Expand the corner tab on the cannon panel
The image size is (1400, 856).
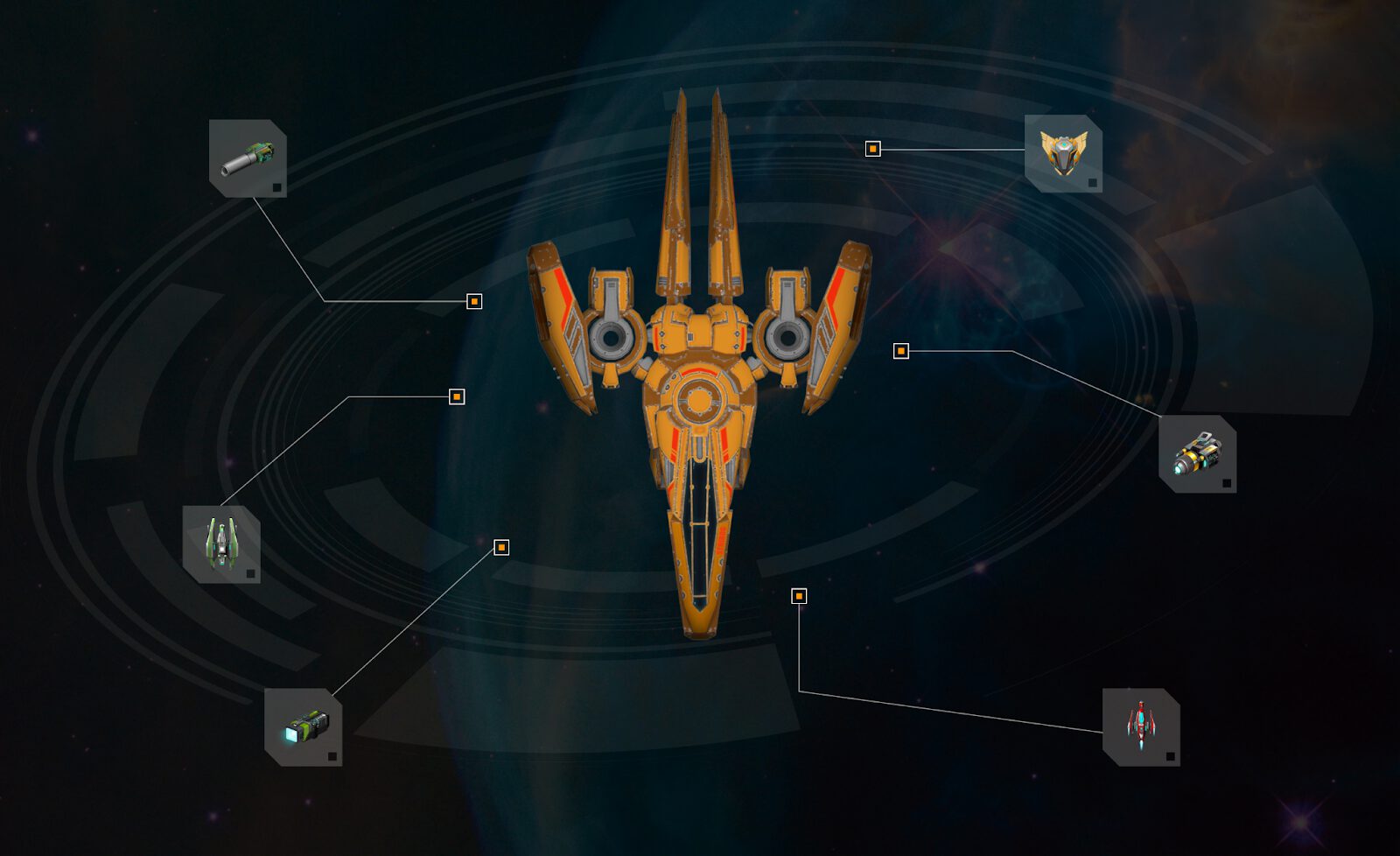click(x=278, y=189)
